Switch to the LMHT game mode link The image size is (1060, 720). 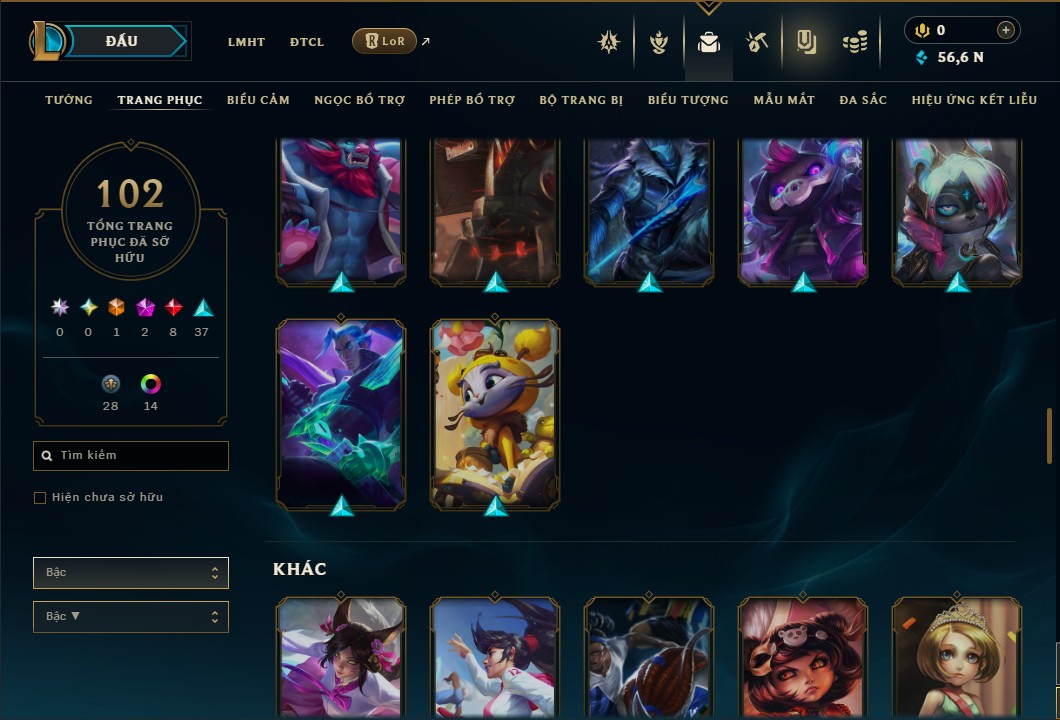click(x=246, y=42)
